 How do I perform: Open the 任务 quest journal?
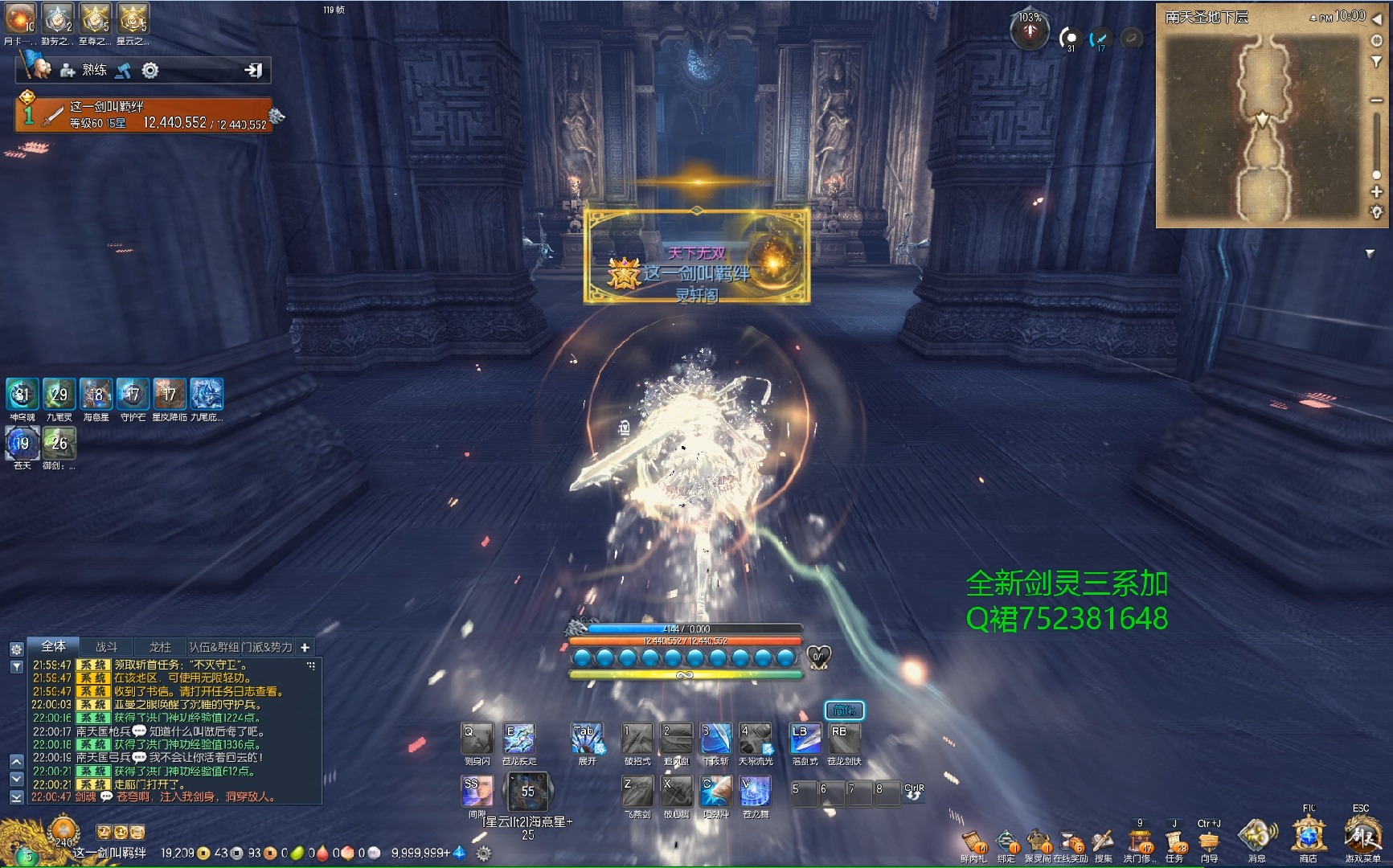click(1175, 842)
